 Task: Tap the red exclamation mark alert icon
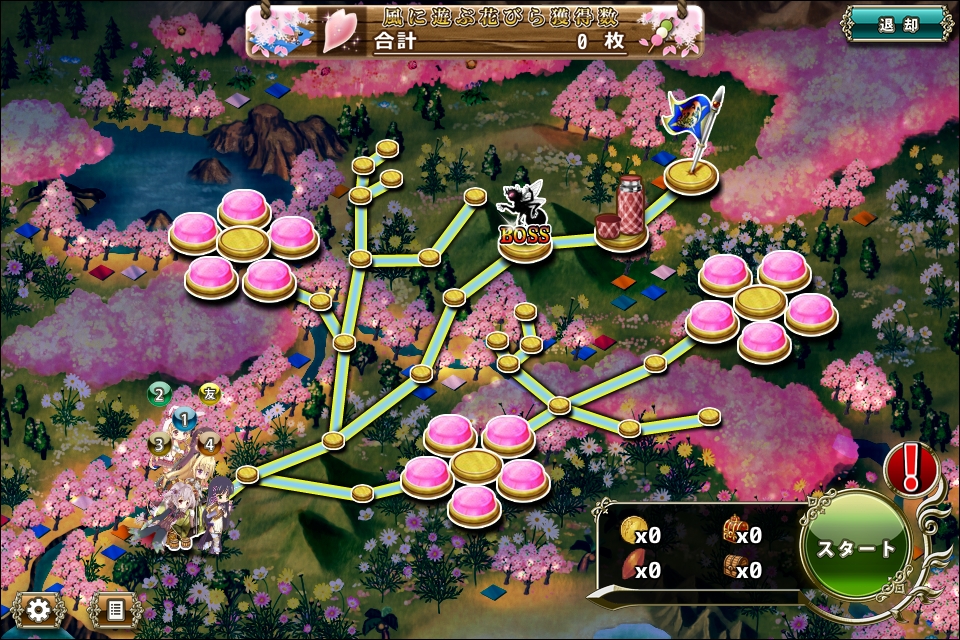click(x=910, y=467)
